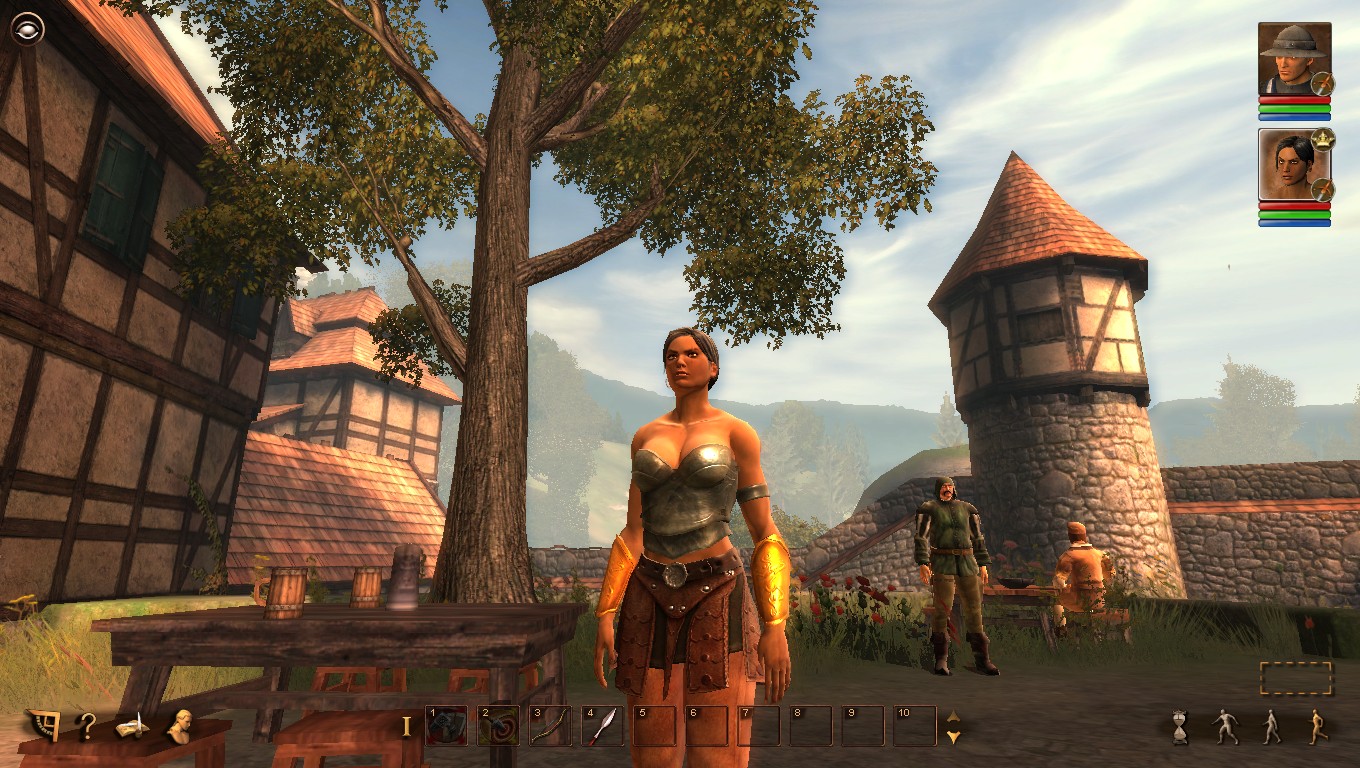Open help with the question mark icon

[x=87, y=727]
